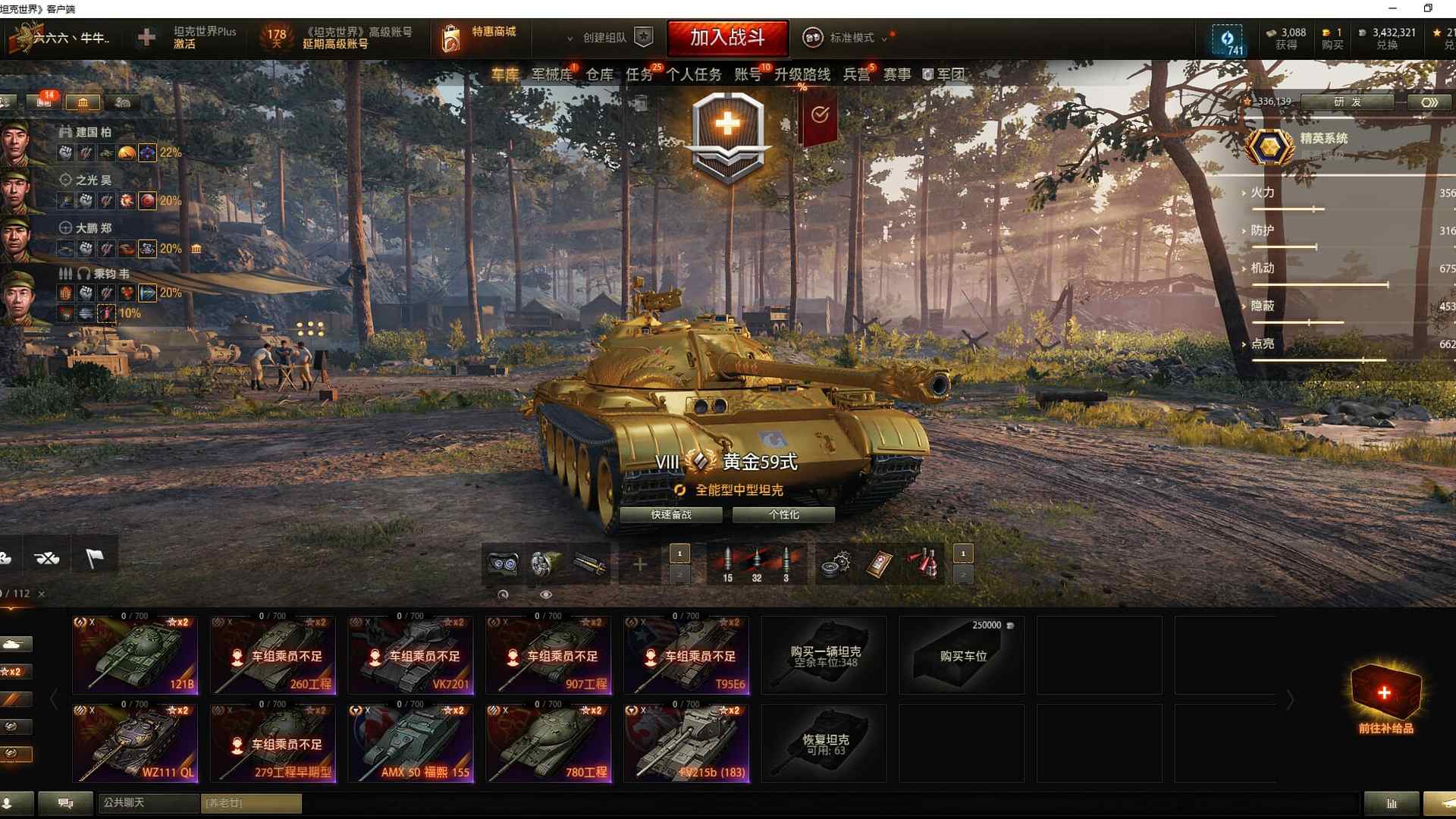1456x819 pixels.
Task: Select the AMX 50 福熙 155 tank
Action: click(411, 743)
